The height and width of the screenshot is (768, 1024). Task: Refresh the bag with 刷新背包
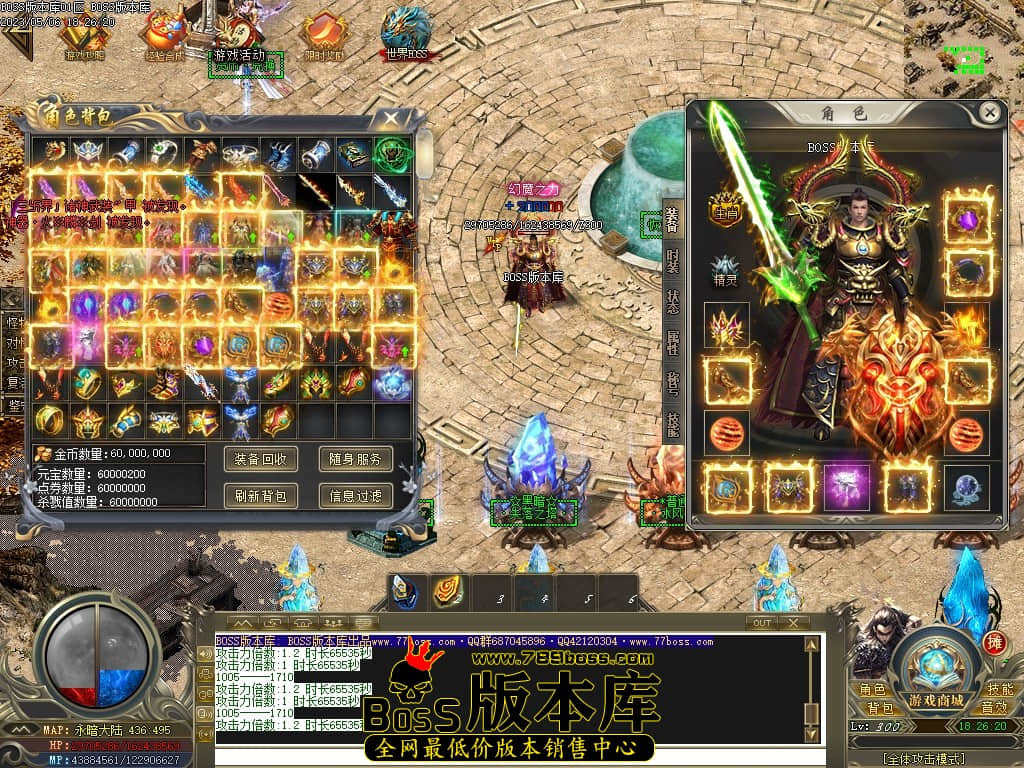[261, 495]
